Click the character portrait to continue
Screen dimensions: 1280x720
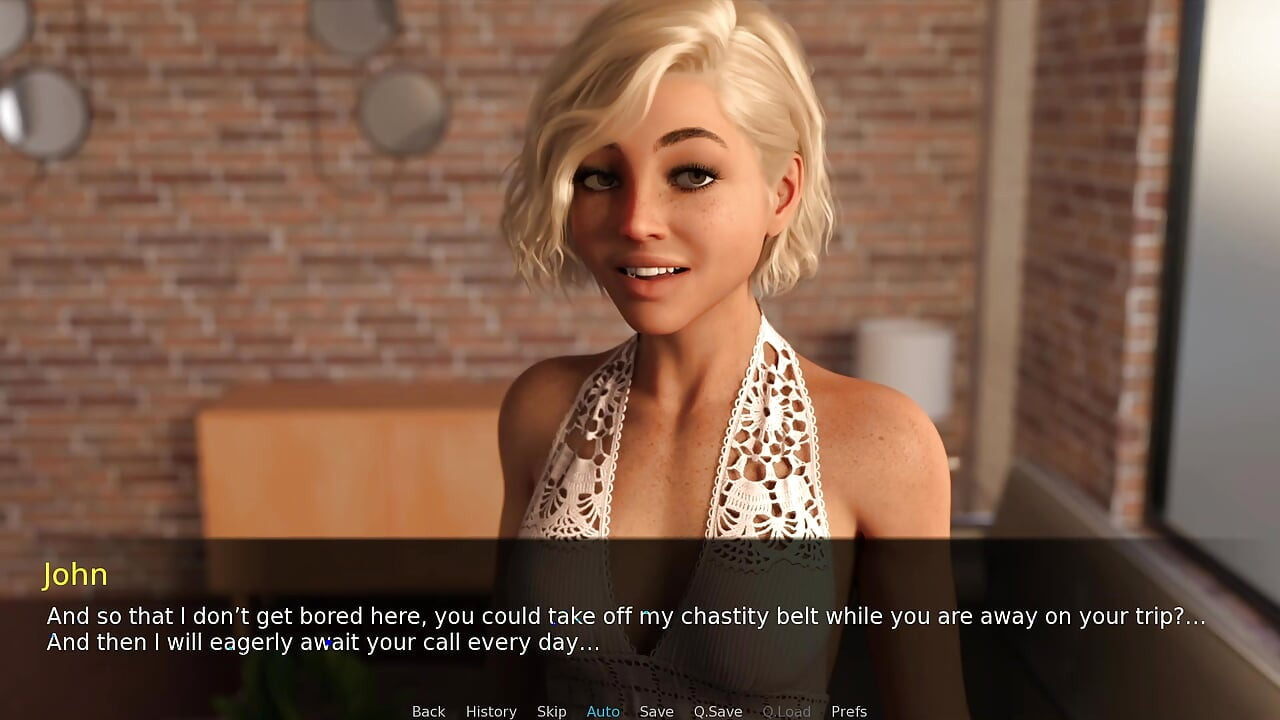pos(660,250)
